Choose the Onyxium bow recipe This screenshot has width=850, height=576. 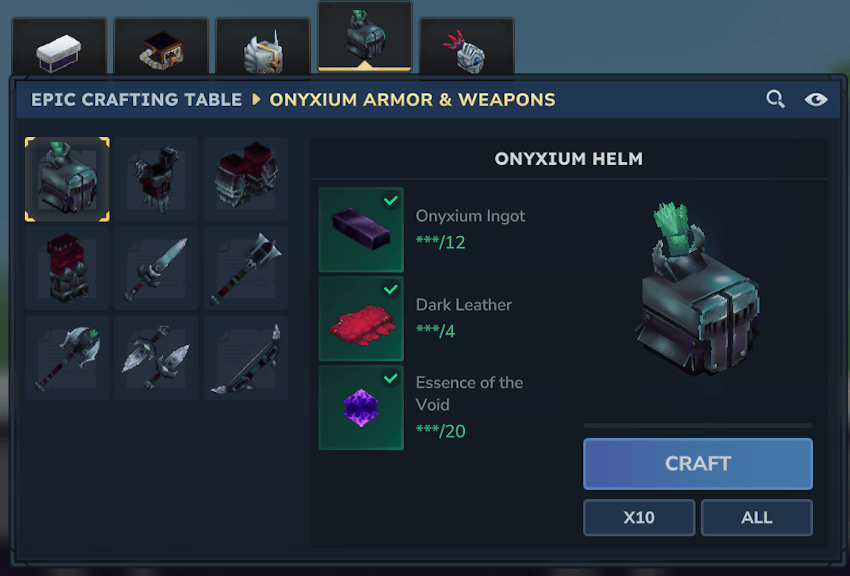tap(246, 358)
